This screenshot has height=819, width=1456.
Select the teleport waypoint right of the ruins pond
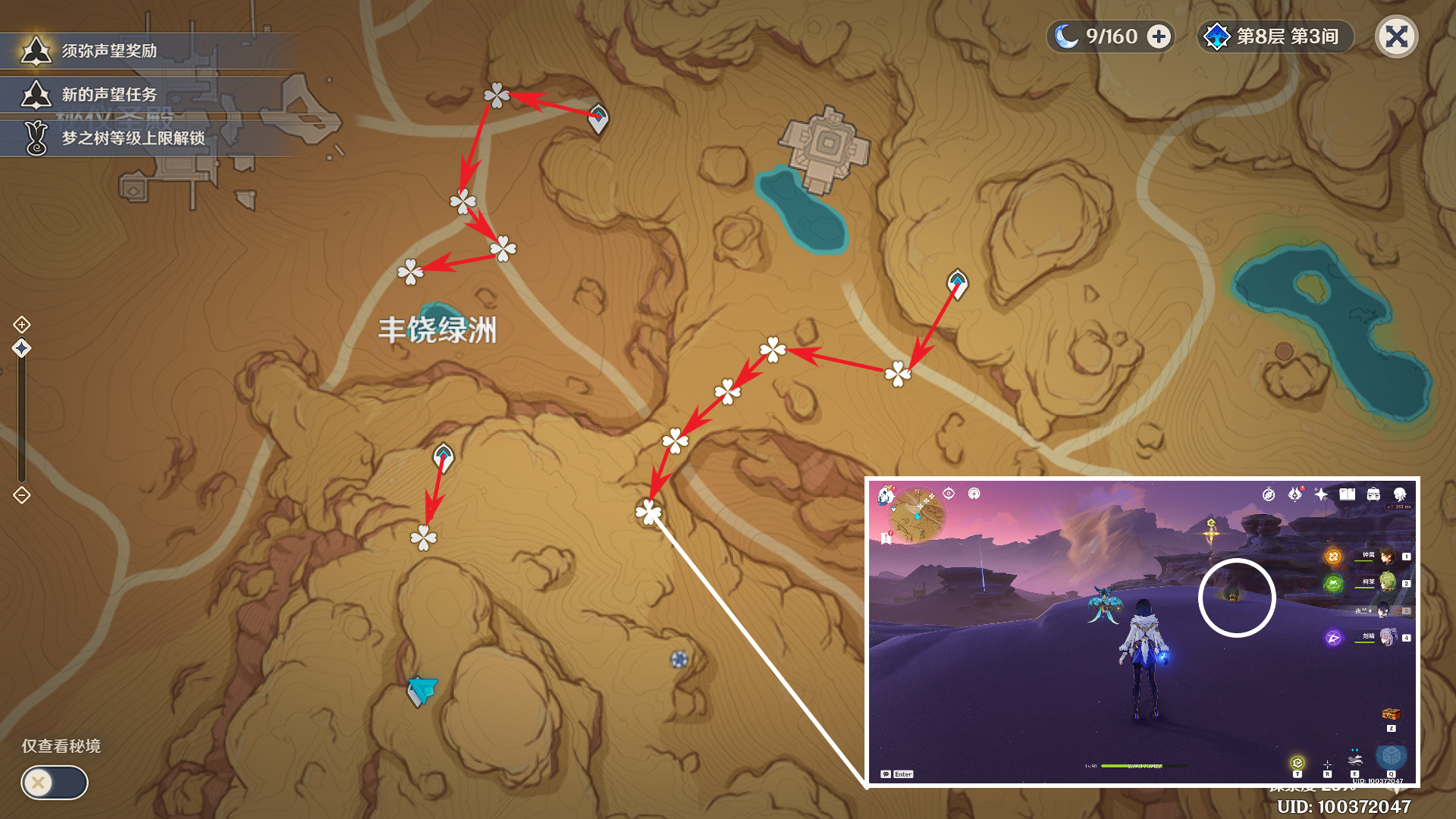click(x=957, y=284)
